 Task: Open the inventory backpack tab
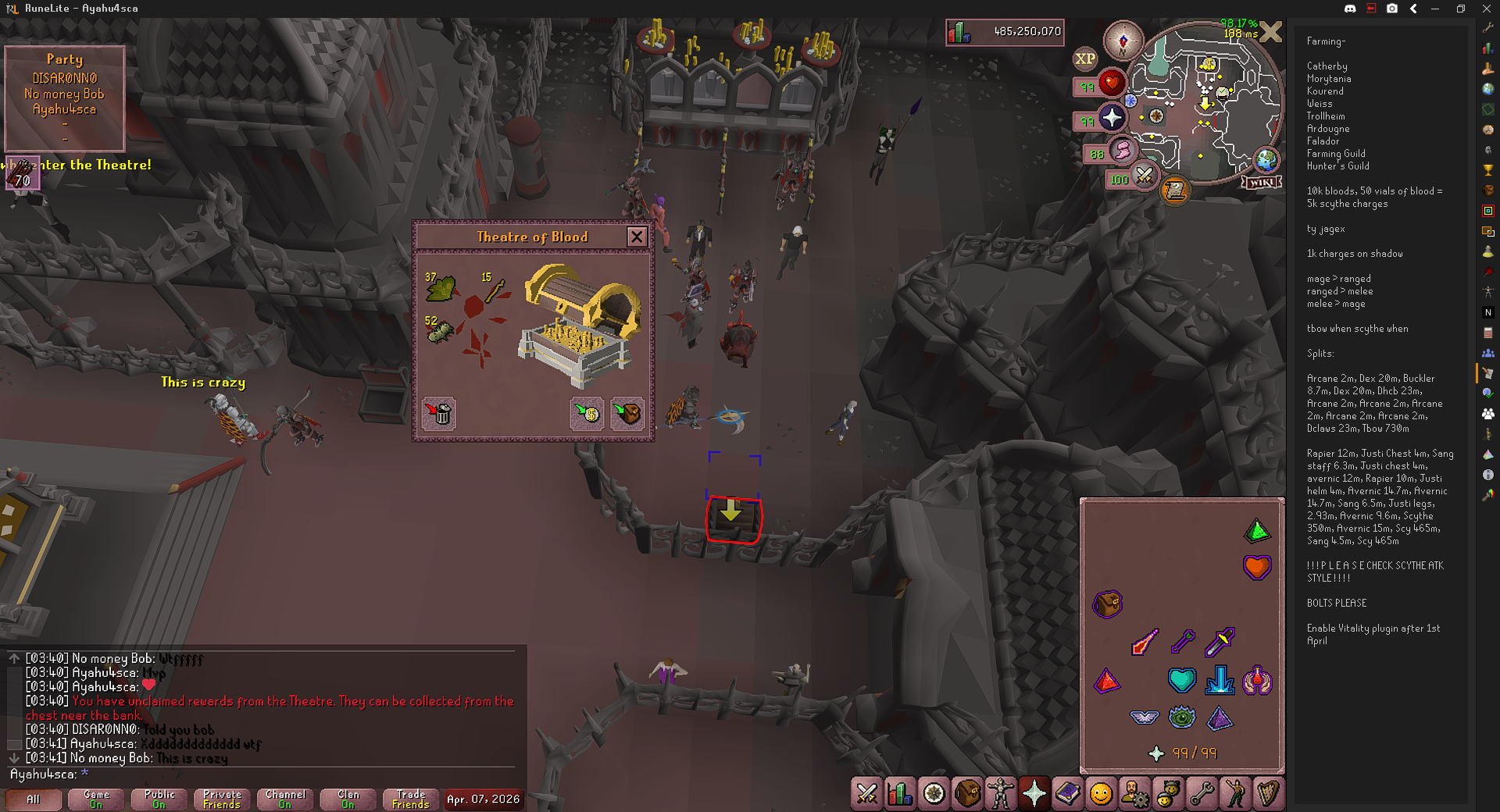(967, 794)
